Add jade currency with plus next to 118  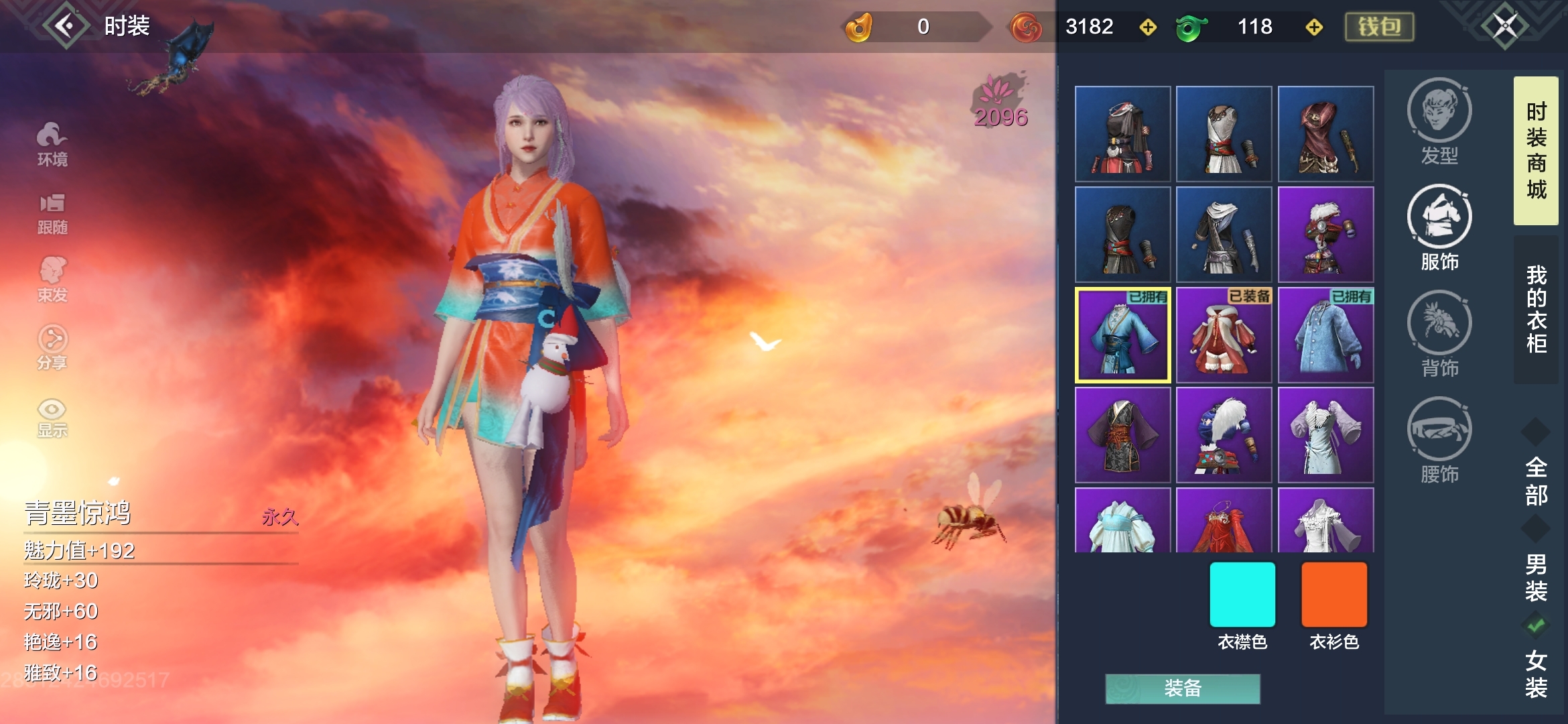pos(1314,27)
